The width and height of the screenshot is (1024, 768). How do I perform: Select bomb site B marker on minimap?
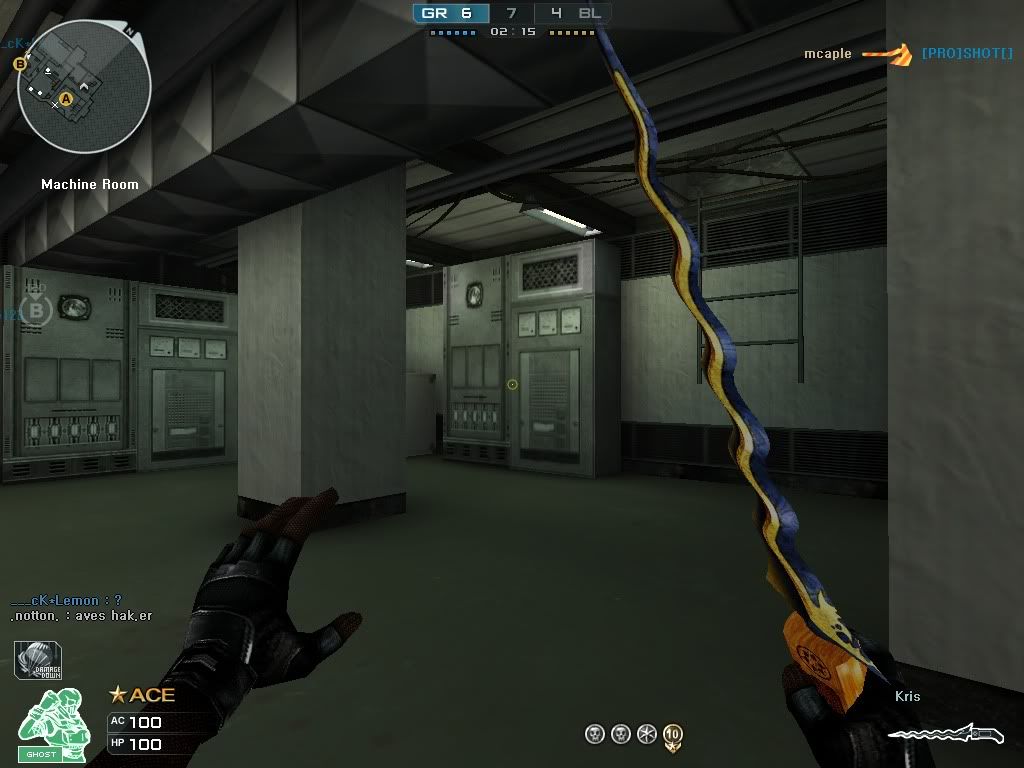19,64
